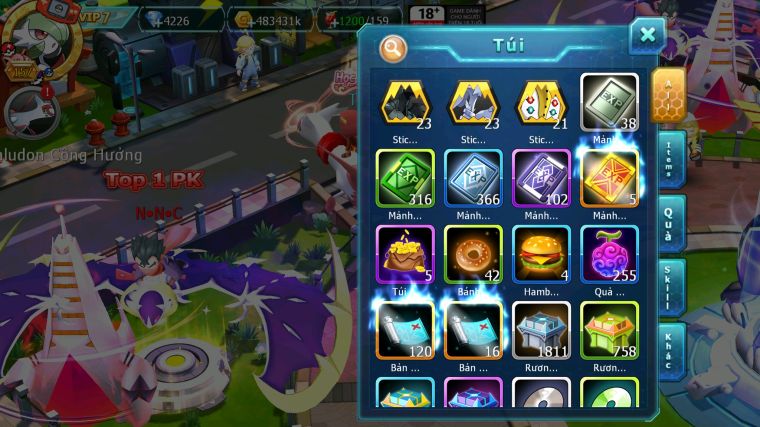Select the glowing orange EXP shard

click(609, 178)
